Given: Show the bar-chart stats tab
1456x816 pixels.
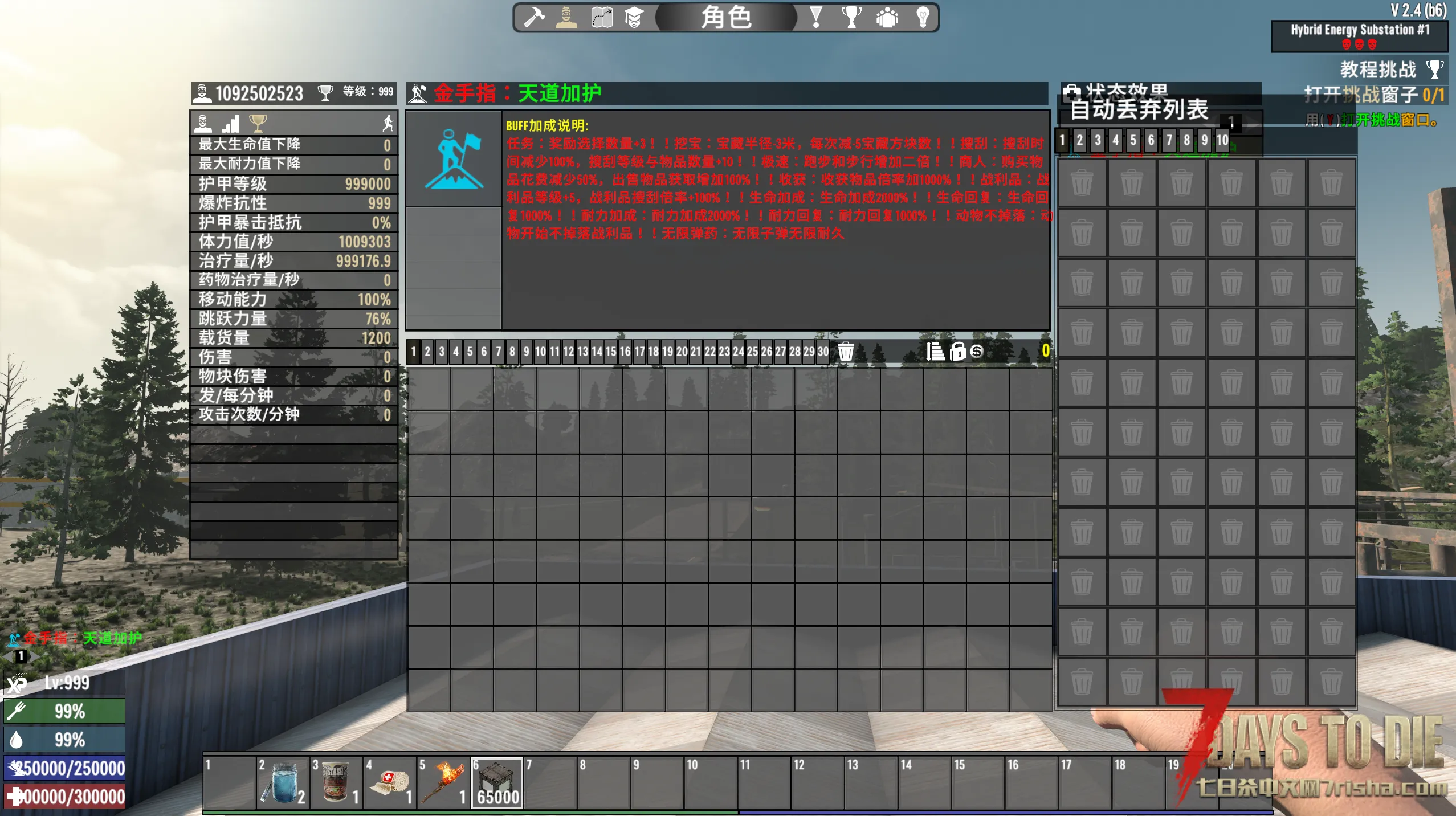Looking at the screenshot, I should (x=231, y=123).
